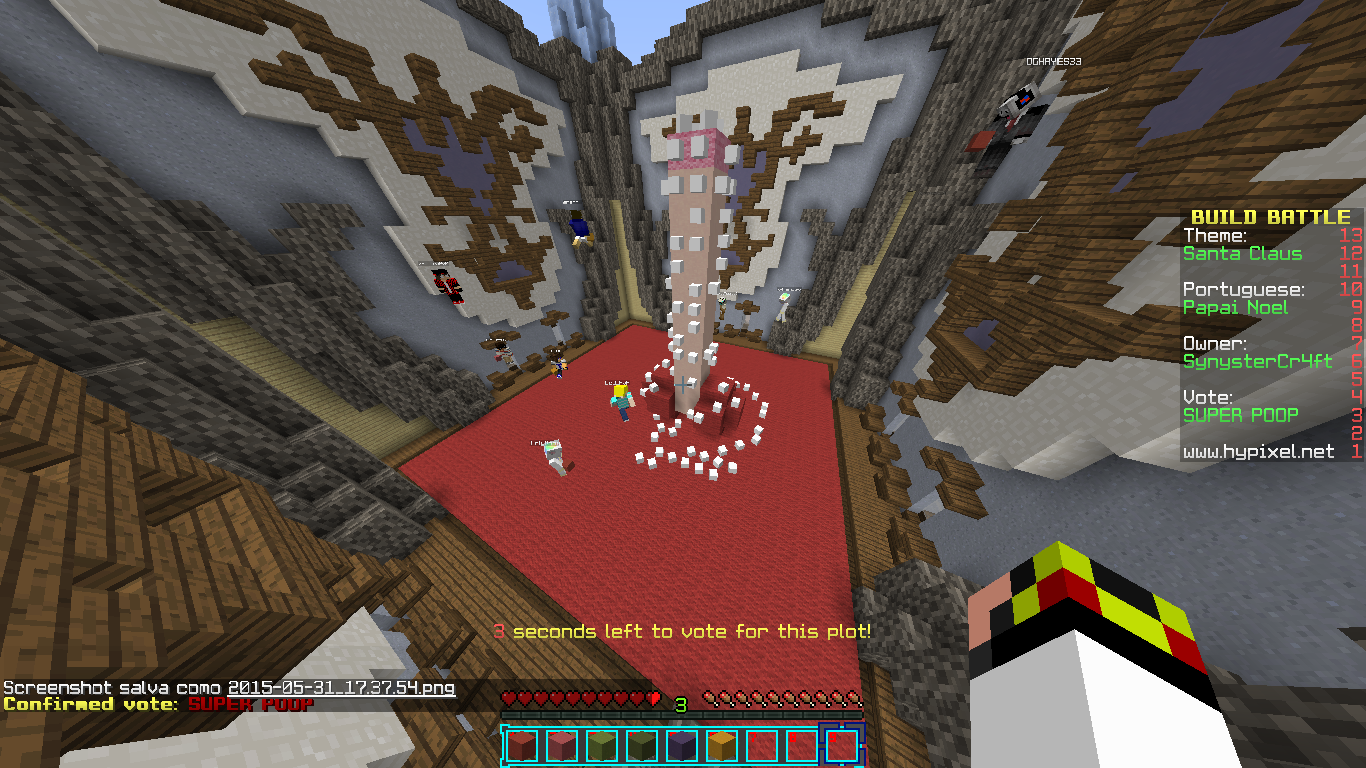This screenshot has width=1366, height=768.
Task: Pick the dark green clay block slot
Action: click(x=641, y=746)
